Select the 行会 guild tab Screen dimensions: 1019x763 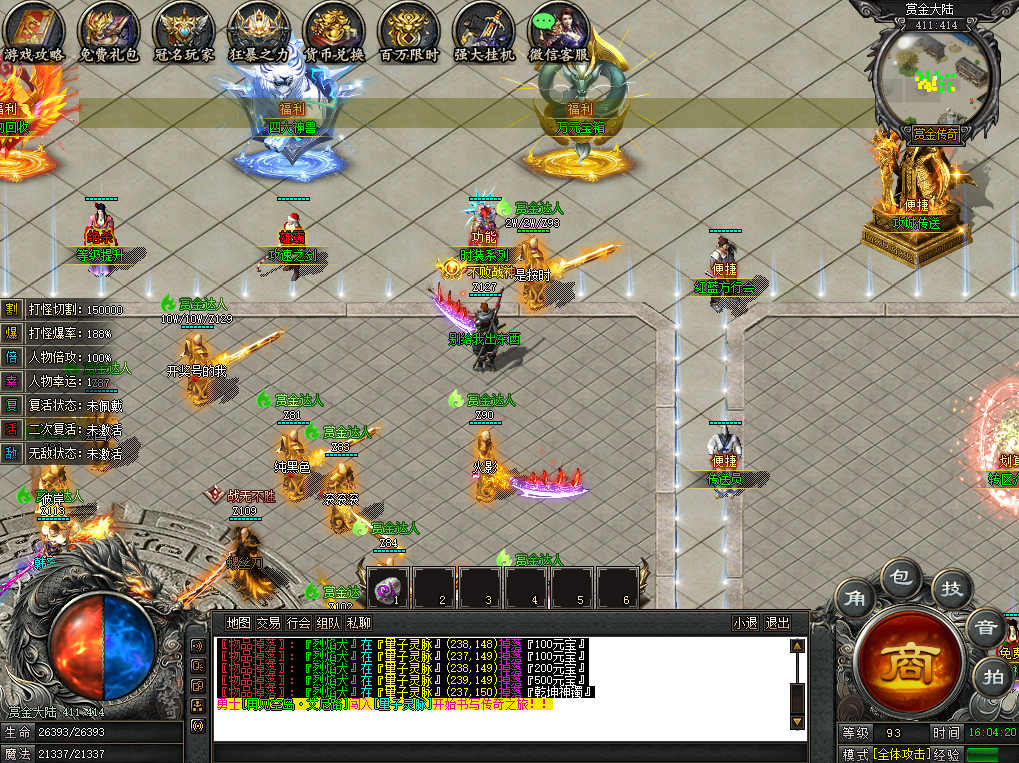coord(298,622)
